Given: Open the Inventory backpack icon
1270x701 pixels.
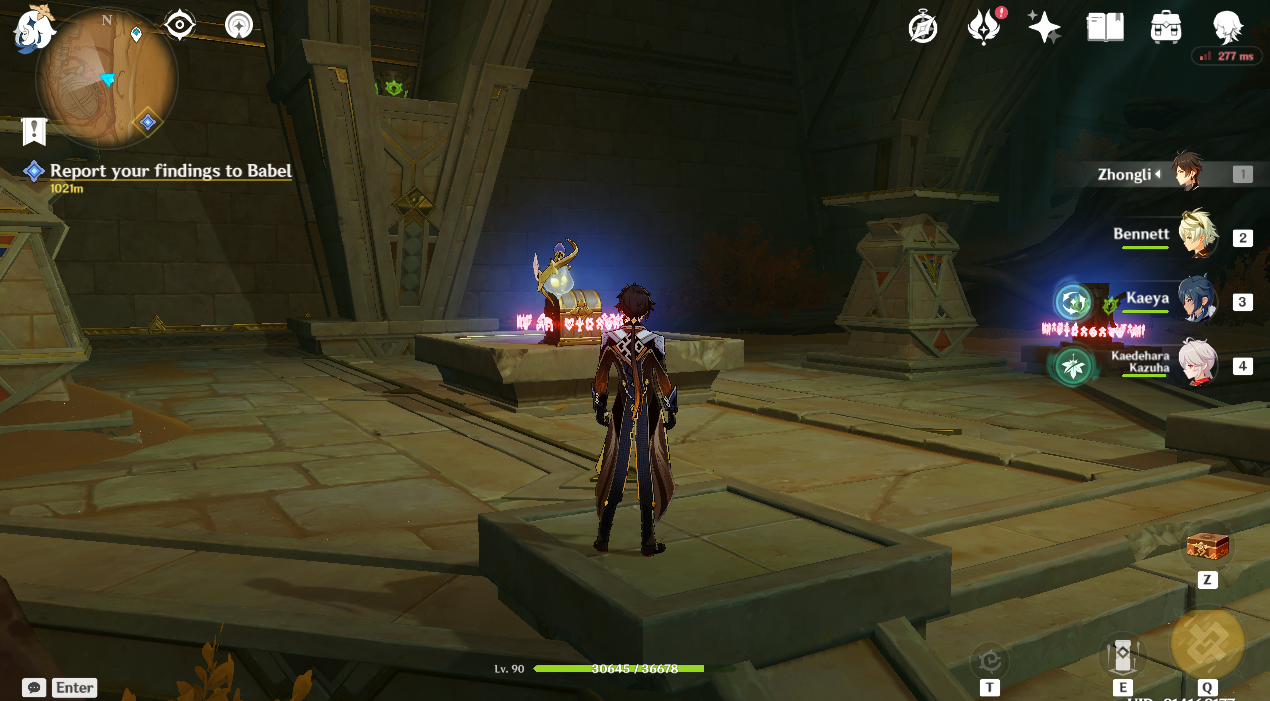Looking at the screenshot, I should [x=1166, y=27].
